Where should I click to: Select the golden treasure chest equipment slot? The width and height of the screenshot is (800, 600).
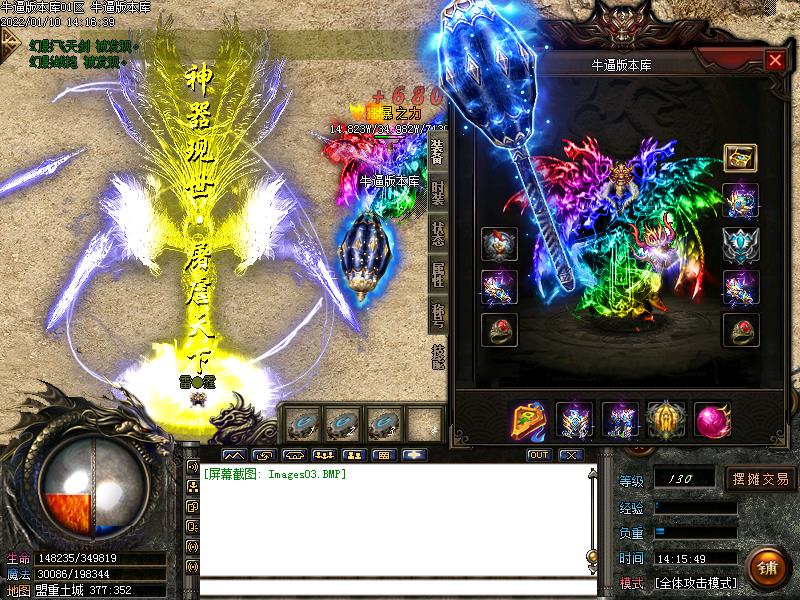740,157
